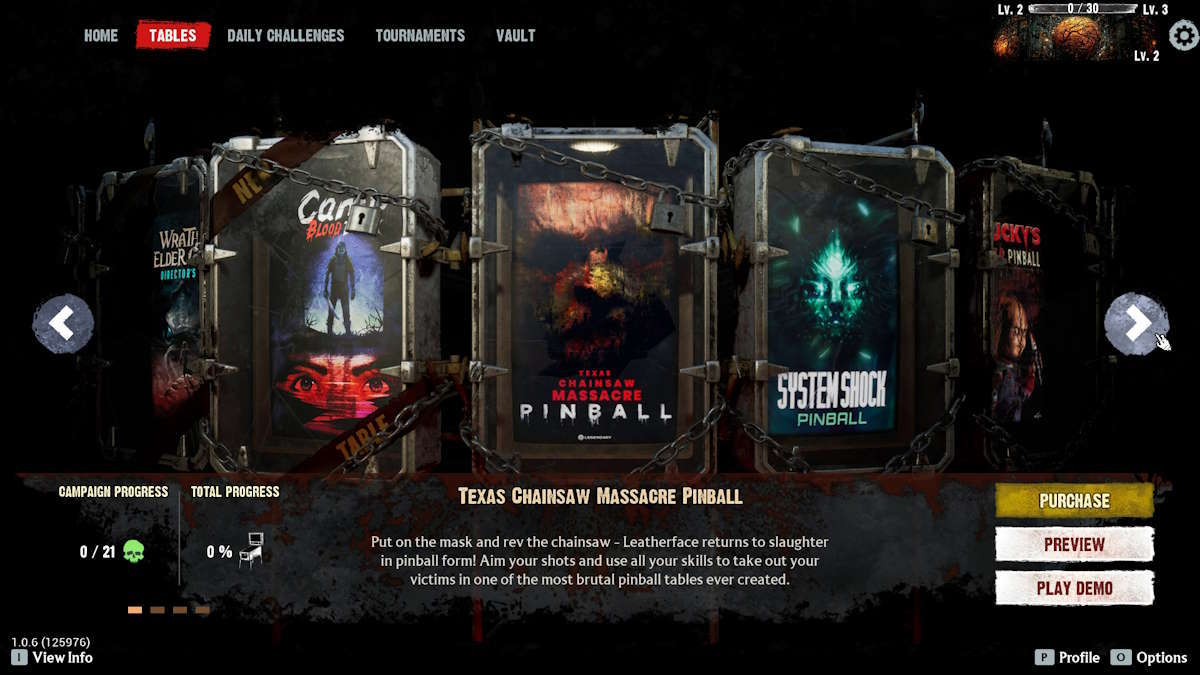
Task: Select the Texas Chainsaw Massacre Pinball poster
Action: tap(594, 310)
